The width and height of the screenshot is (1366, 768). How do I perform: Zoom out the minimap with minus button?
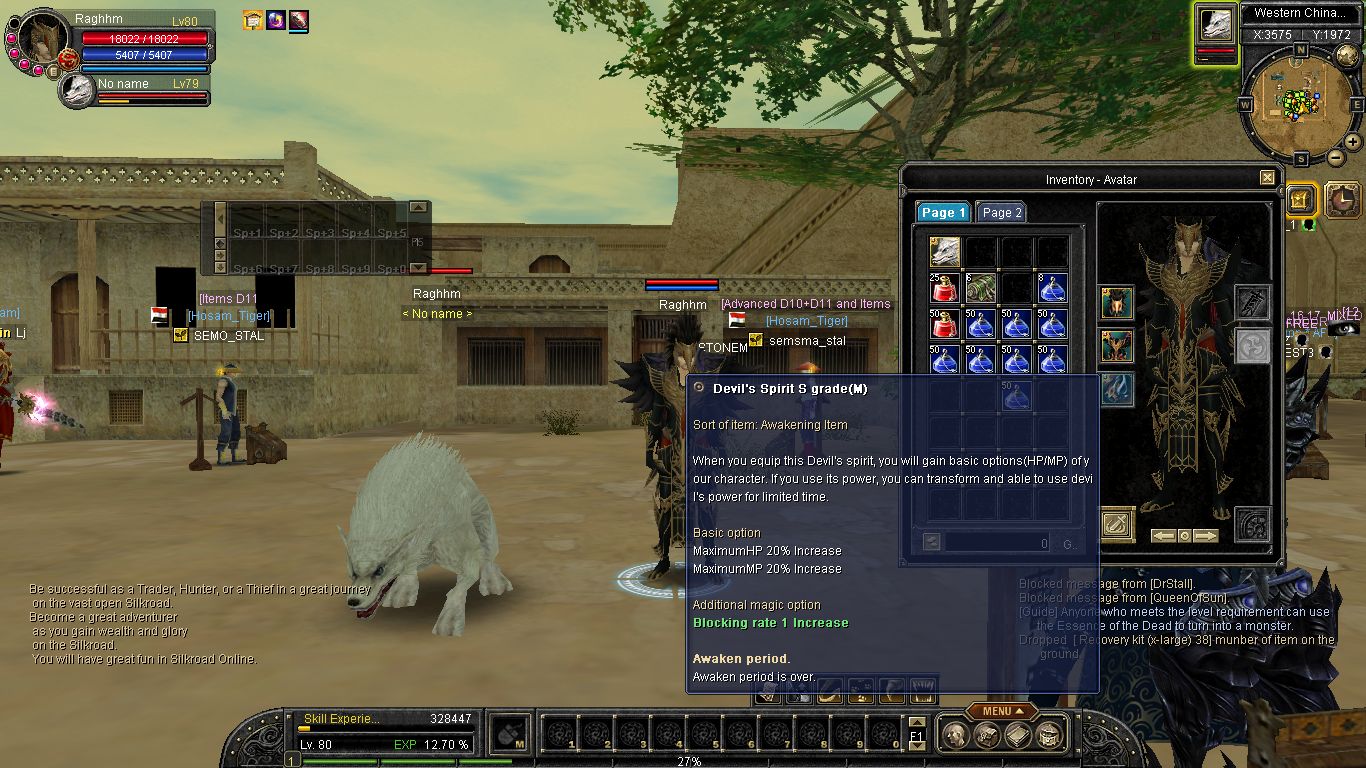pos(1336,157)
